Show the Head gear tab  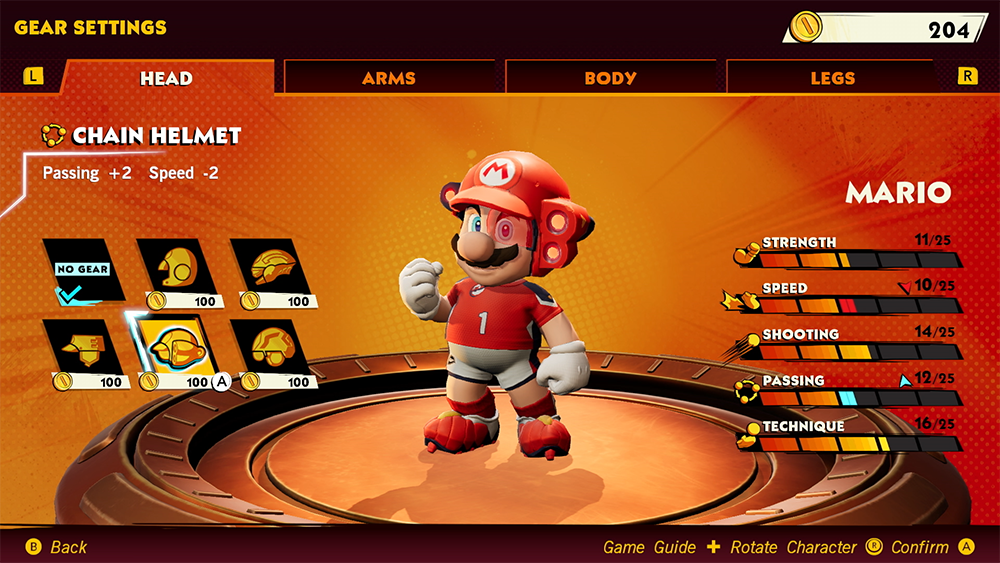[166, 78]
